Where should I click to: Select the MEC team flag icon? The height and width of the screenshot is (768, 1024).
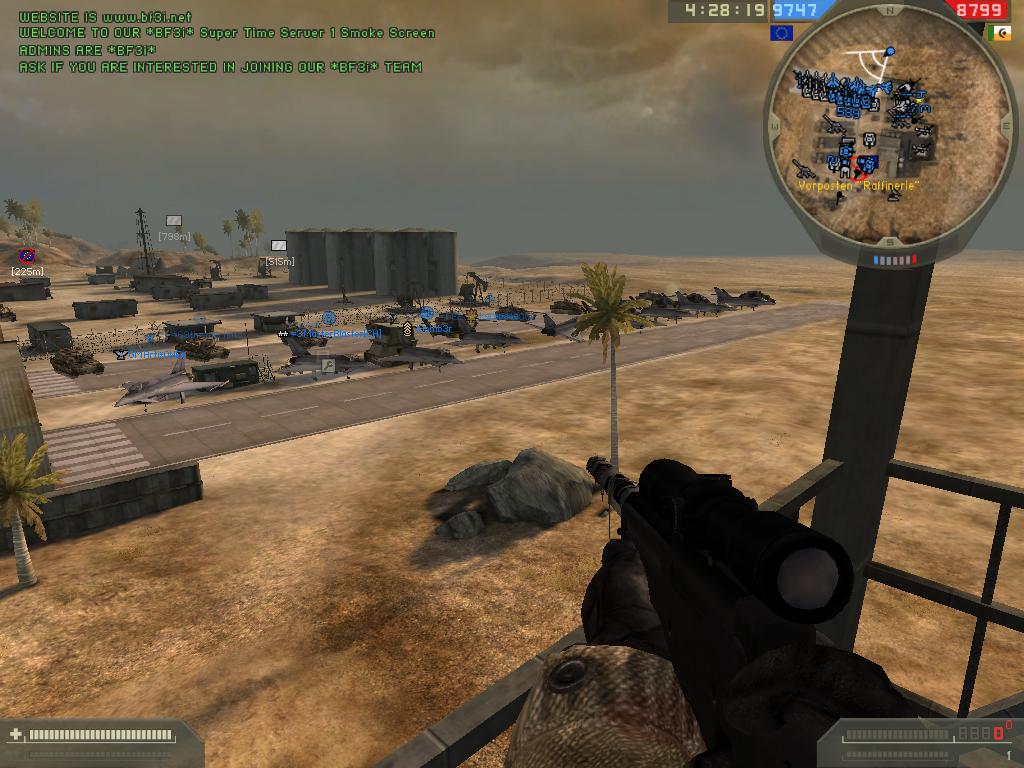pyautogui.click(x=999, y=33)
